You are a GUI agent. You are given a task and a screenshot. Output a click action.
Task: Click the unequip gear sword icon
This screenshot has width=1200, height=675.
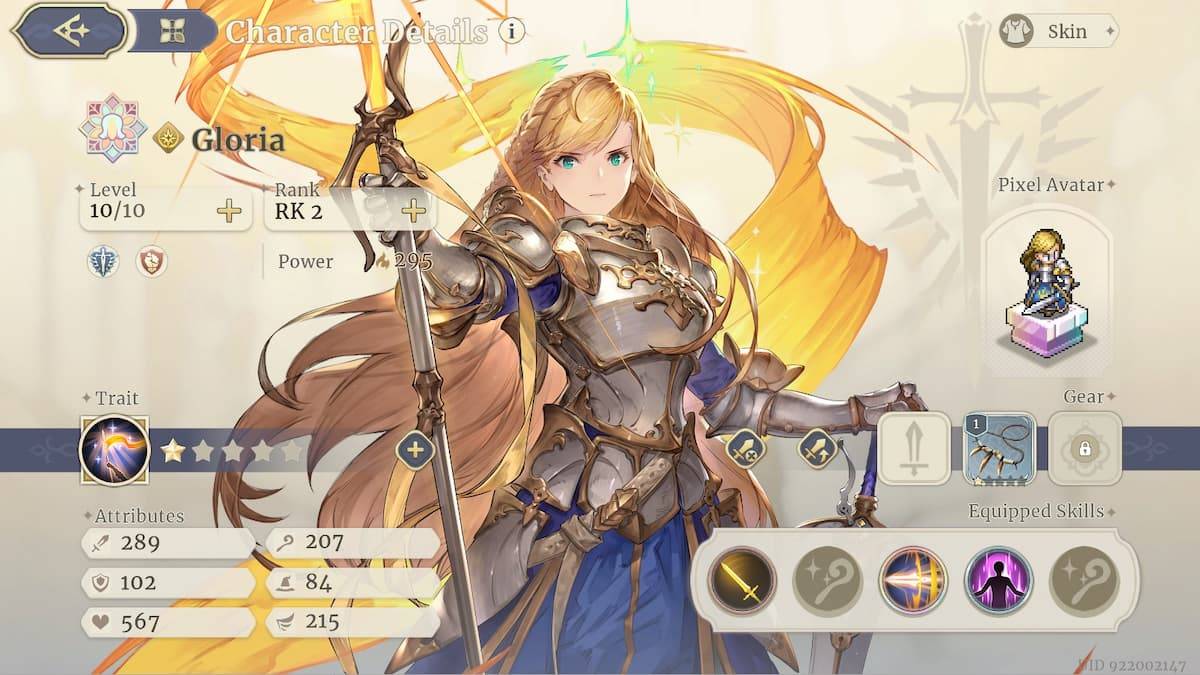click(745, 448)
